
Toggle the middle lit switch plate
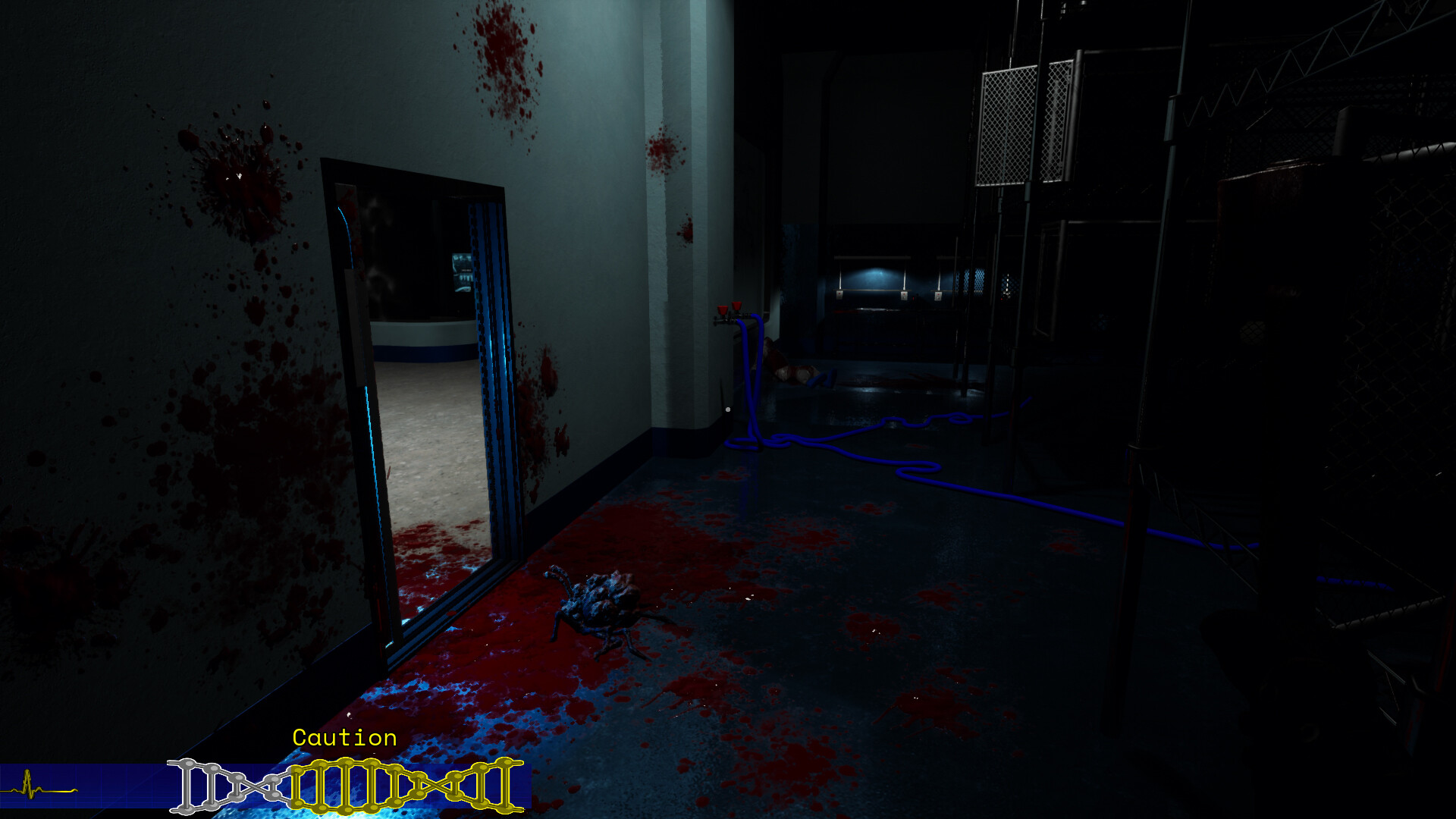pyautogui.click(x=904, y=297)
